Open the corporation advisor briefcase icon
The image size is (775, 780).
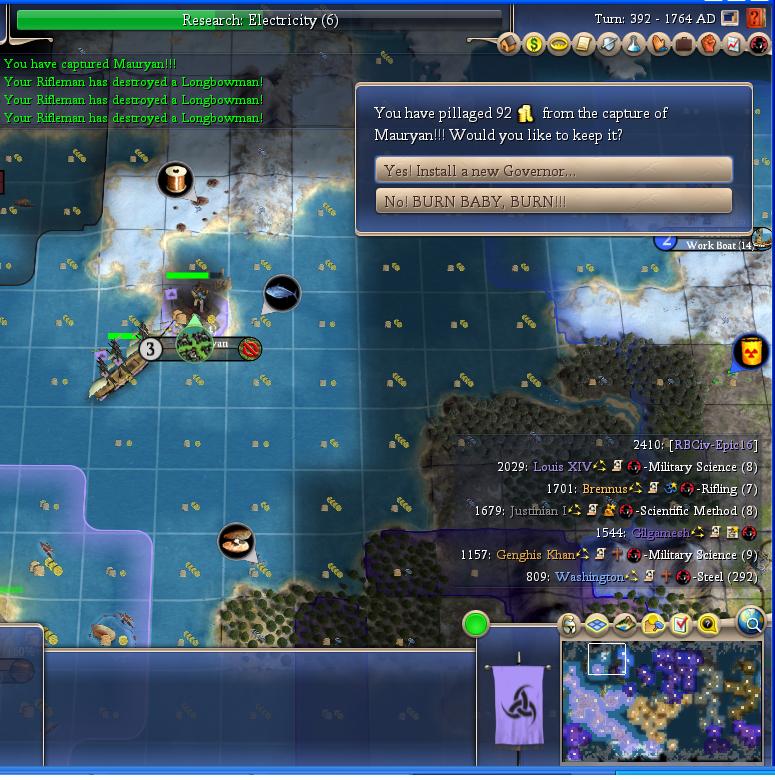pyautogui.click(x=684, y=44)
